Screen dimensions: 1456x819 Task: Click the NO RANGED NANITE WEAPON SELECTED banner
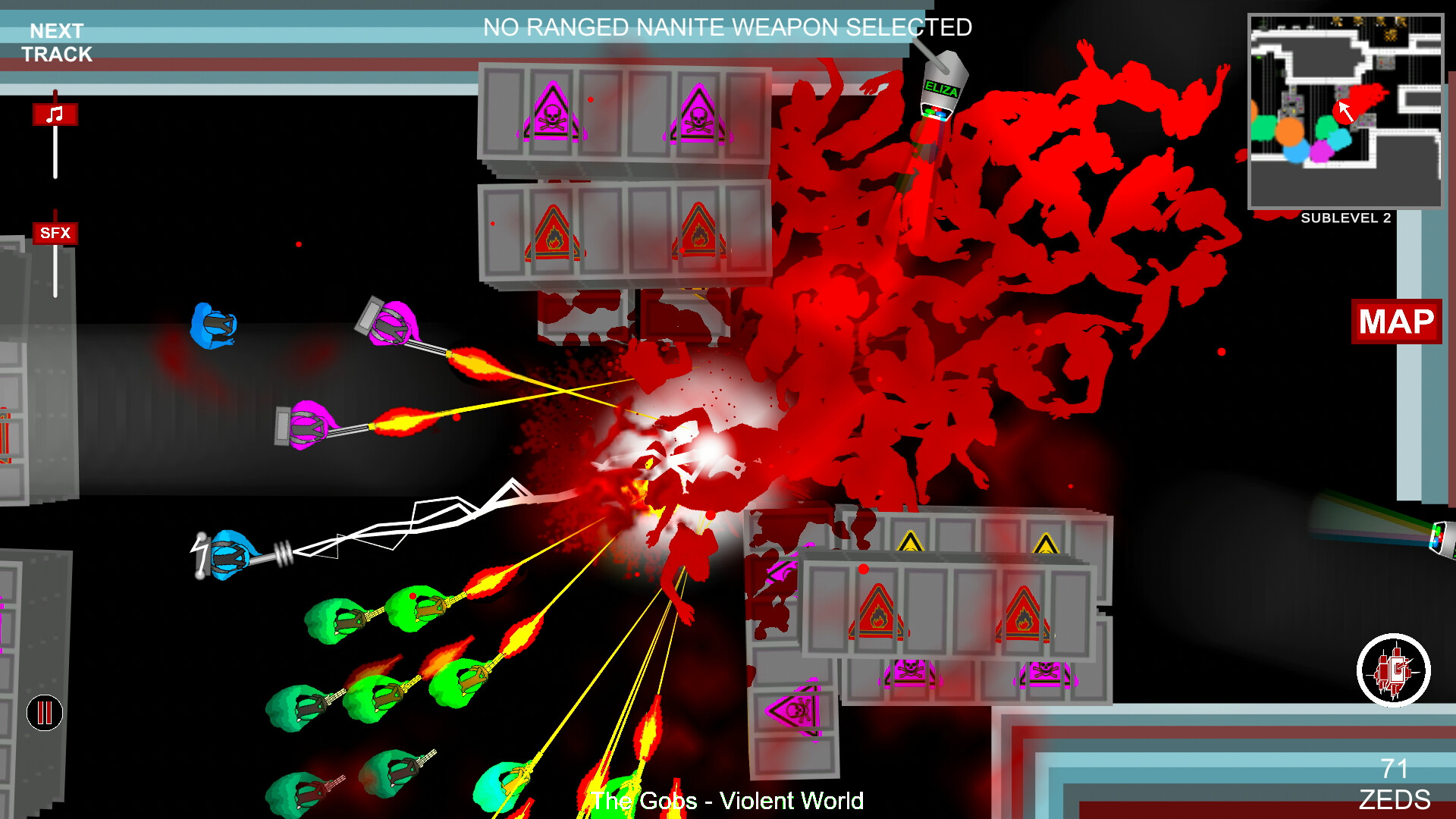tap(728, 28)
